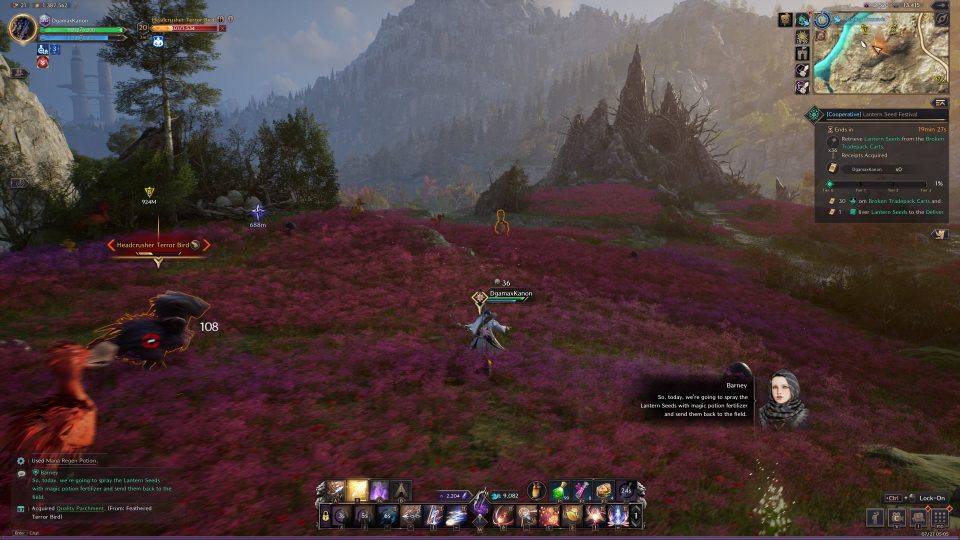The image size is (960, 540).
Task: Activate the glowing golden skill slot
Action: (x=357, y=490)
